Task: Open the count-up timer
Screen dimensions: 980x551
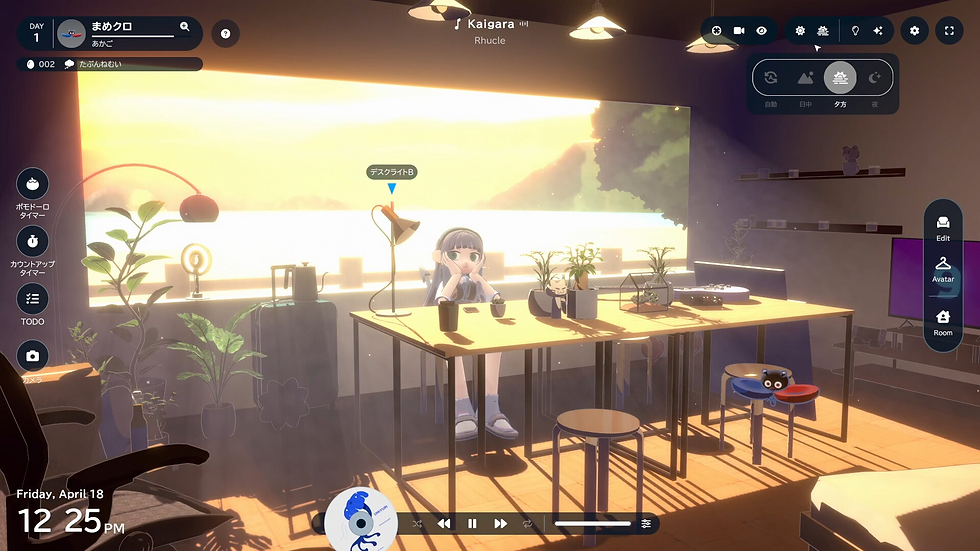Action: point(33,241)
